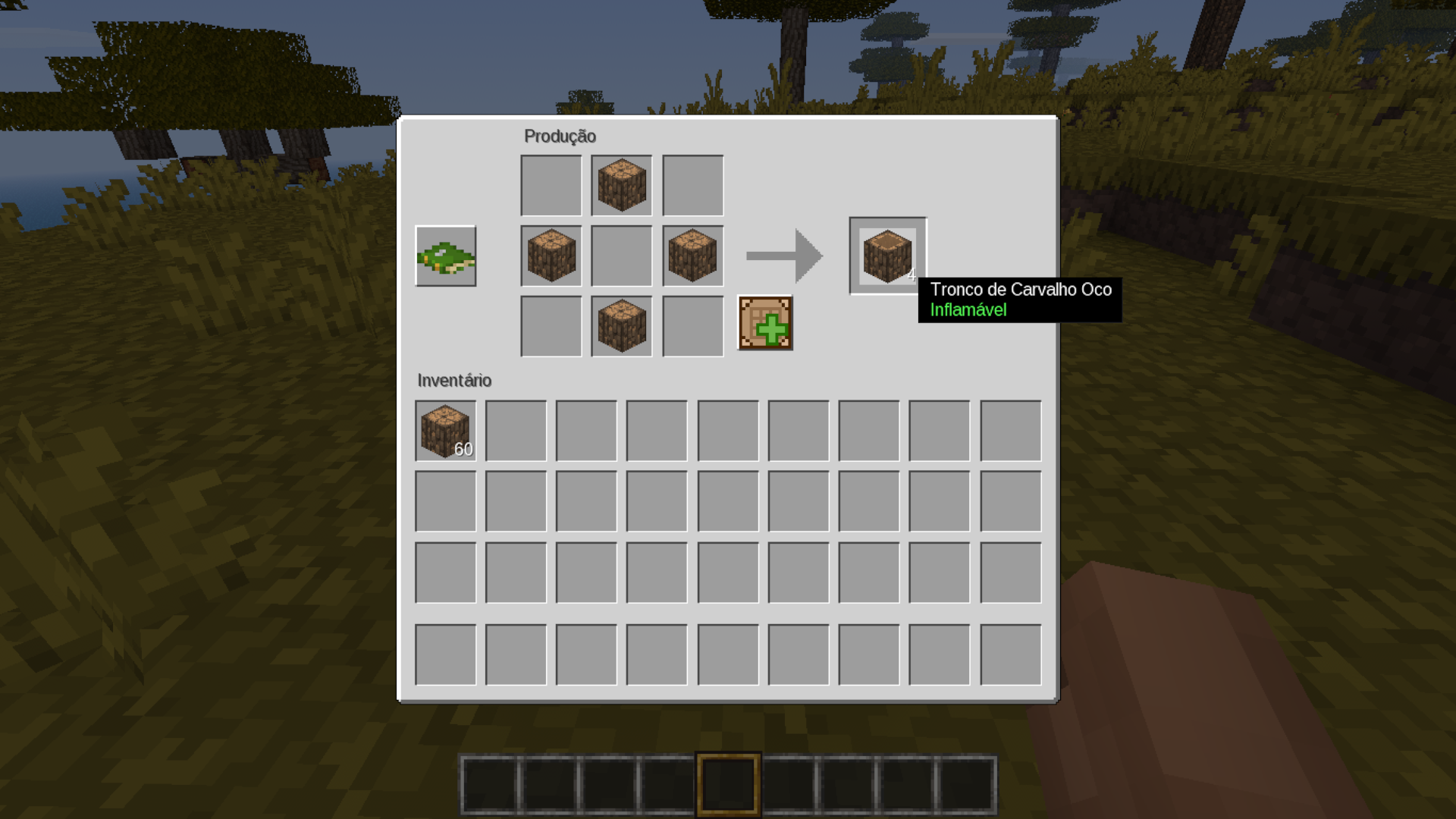The height and width of the screenshot is (819, 1456).
Task: Pick up the right-middle crafting grid log
Action: point(692,256)
